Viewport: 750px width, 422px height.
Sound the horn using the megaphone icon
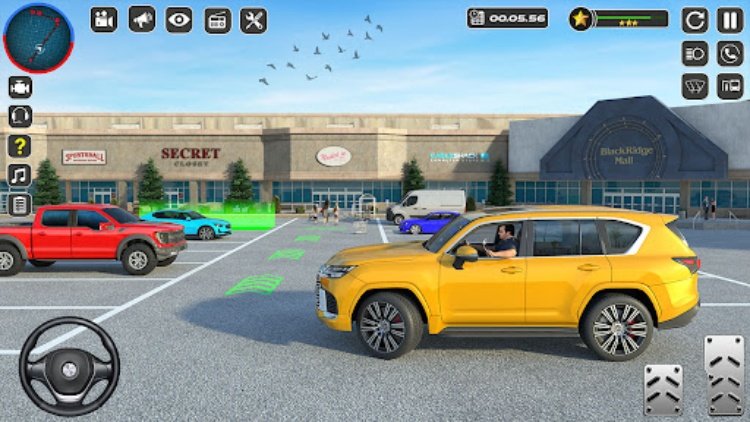(x=142, y=19)
